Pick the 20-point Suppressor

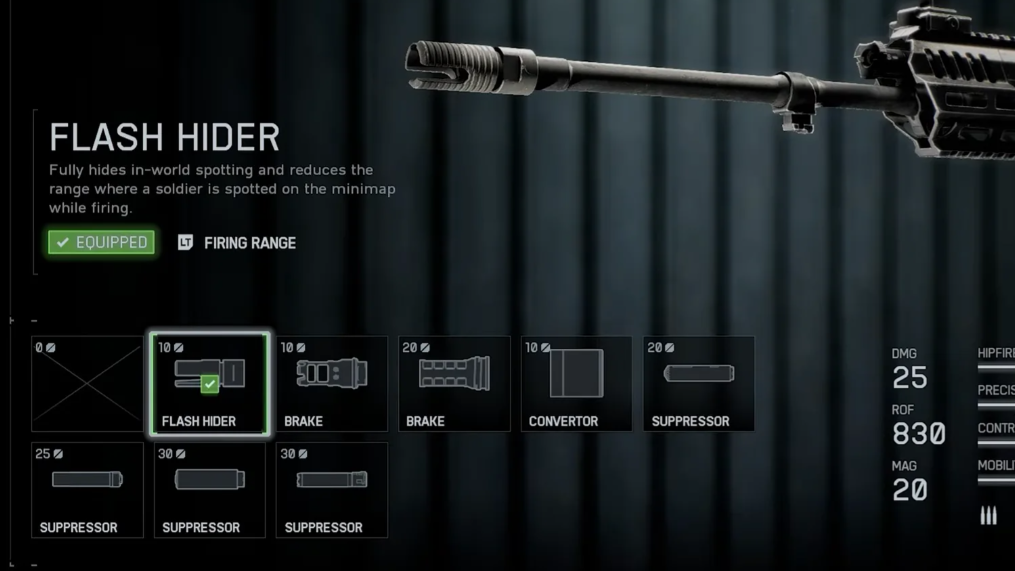point(699,385)
